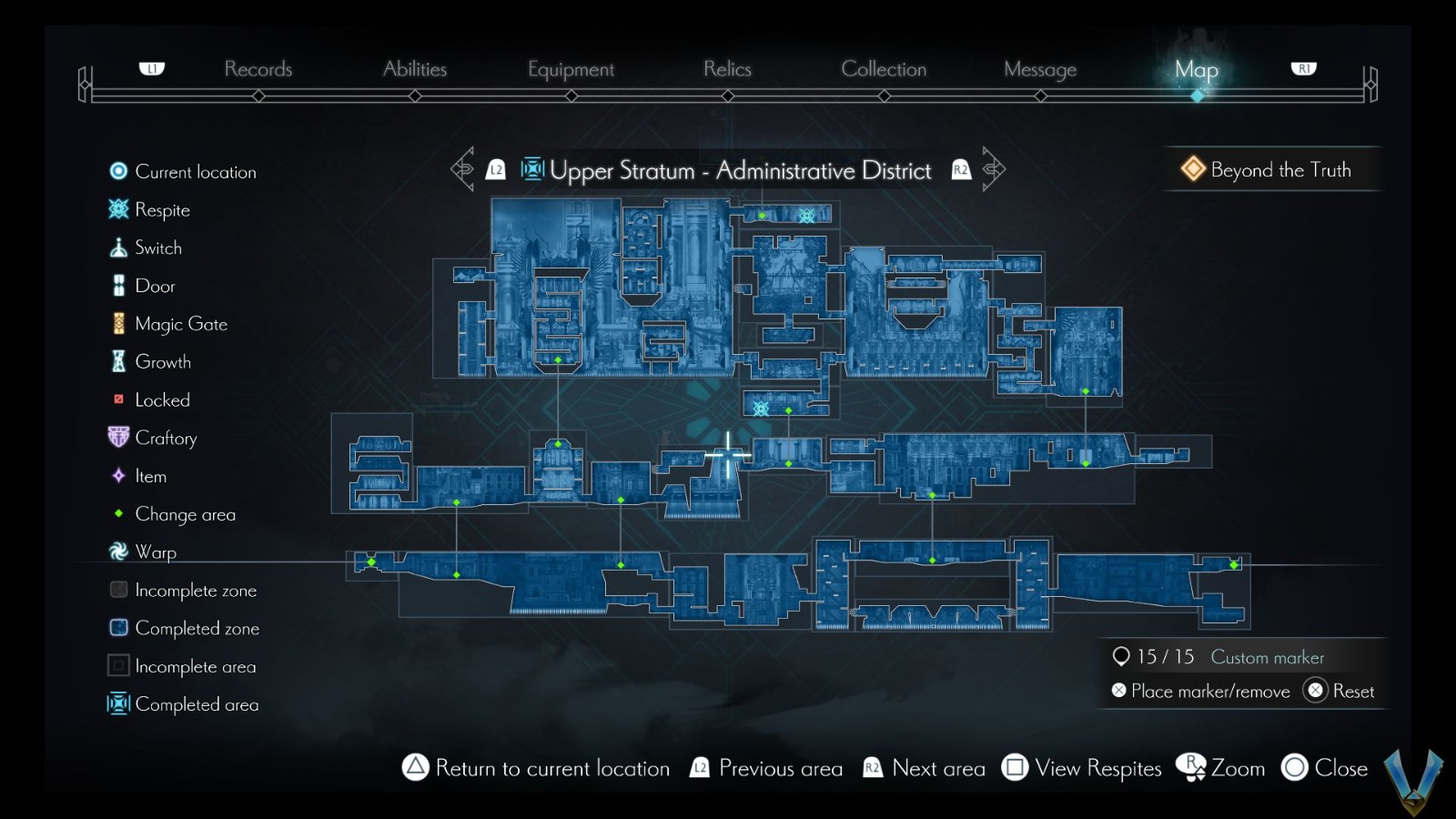Select the Current location legend icon
Viewport: 1456px width, 819px height.
coord(118,171)
